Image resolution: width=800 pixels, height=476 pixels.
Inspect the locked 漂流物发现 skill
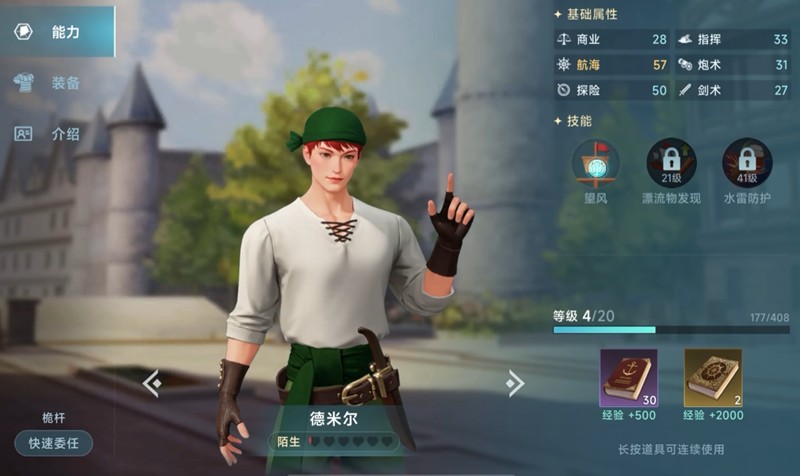[671, 163]
